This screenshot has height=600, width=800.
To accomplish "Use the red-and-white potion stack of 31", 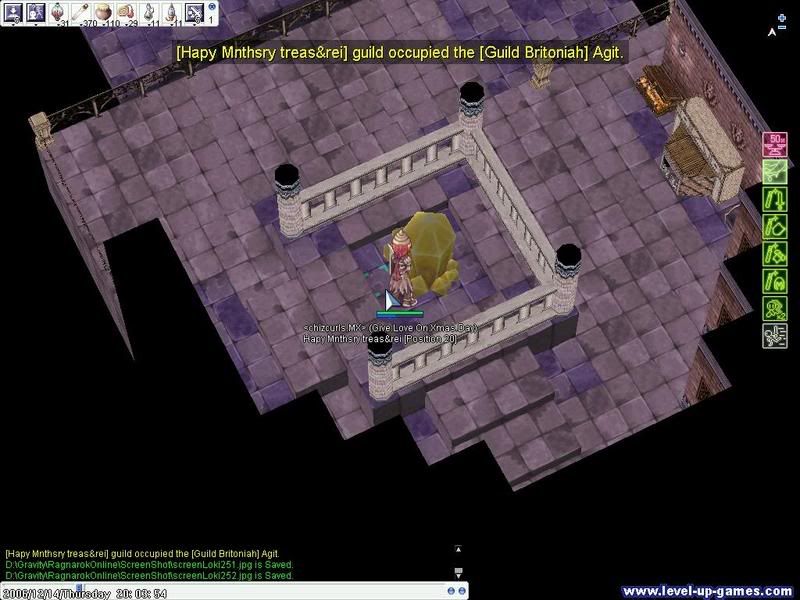I will [x=60, y=12].
